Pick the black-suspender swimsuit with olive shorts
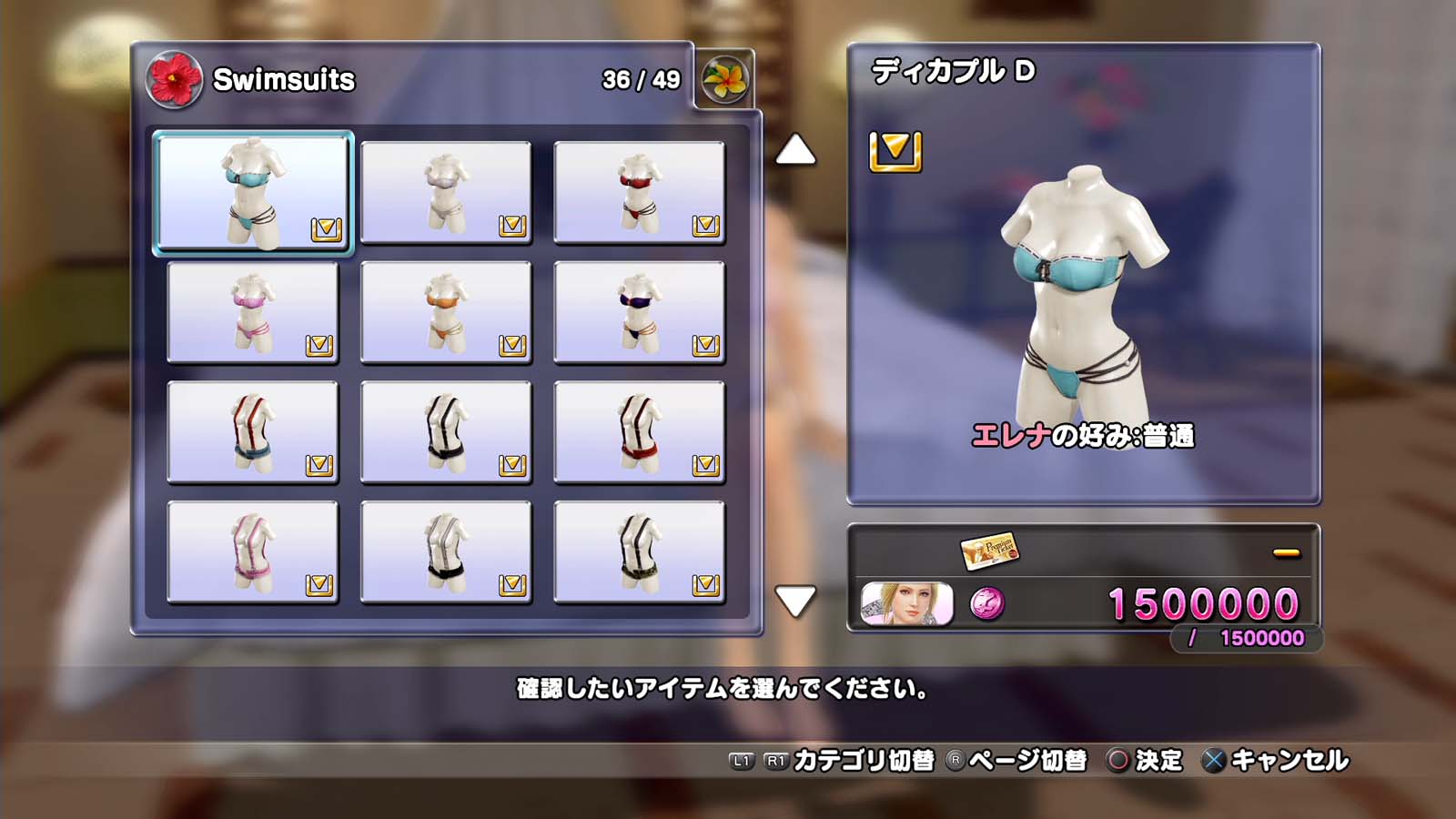 pos(639,552)
